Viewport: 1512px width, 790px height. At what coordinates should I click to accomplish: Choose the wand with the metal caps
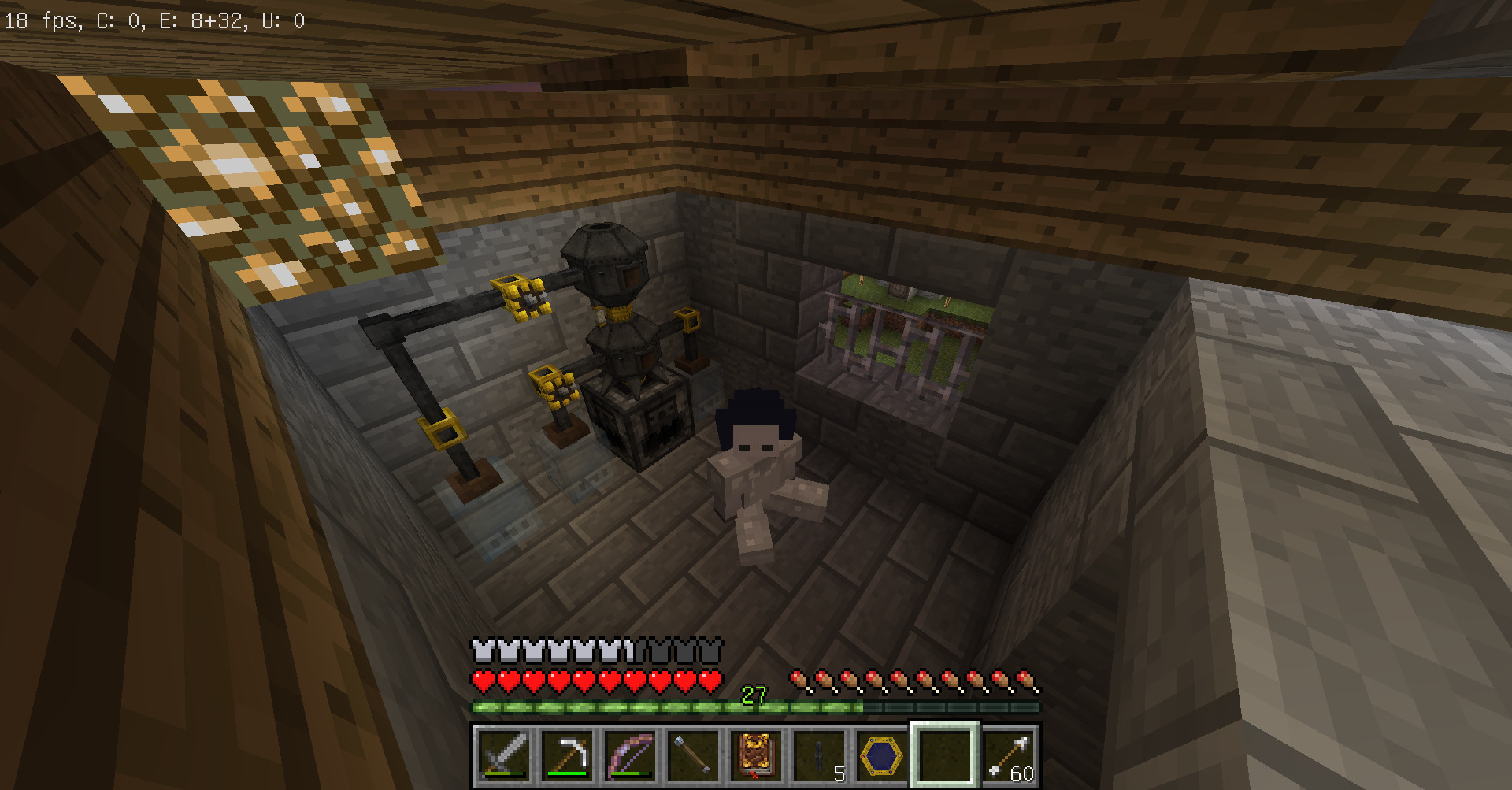pos(693,755)
